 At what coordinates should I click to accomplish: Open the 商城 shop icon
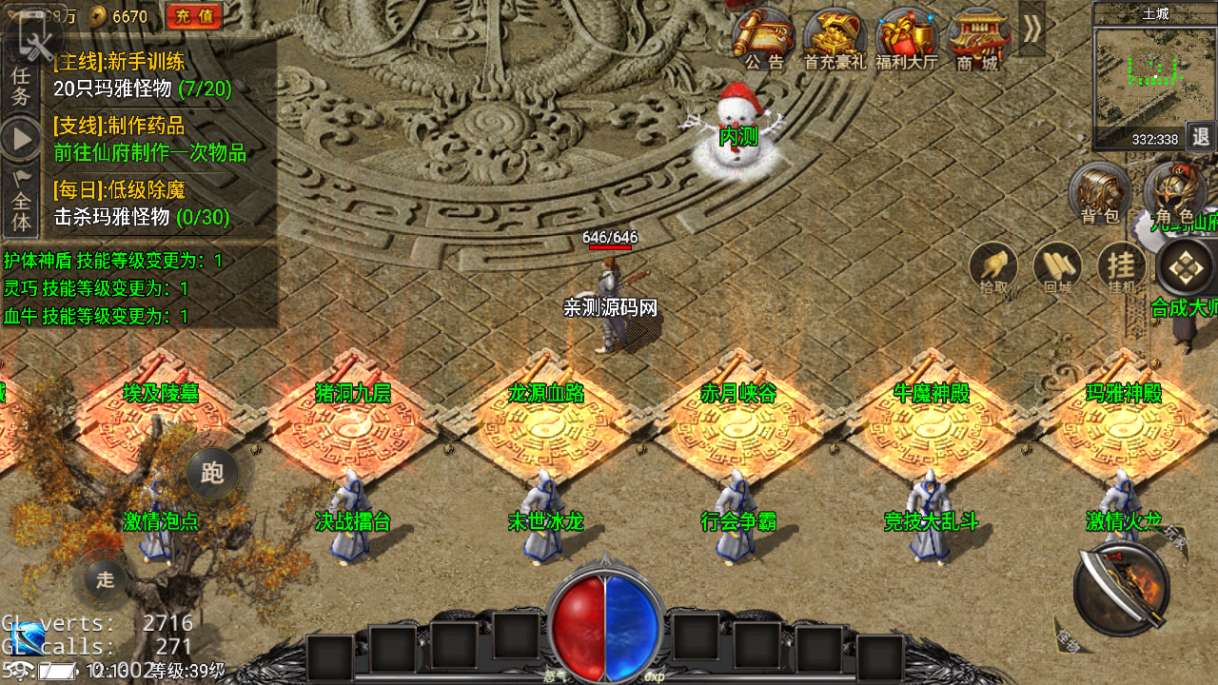point(977,38)
